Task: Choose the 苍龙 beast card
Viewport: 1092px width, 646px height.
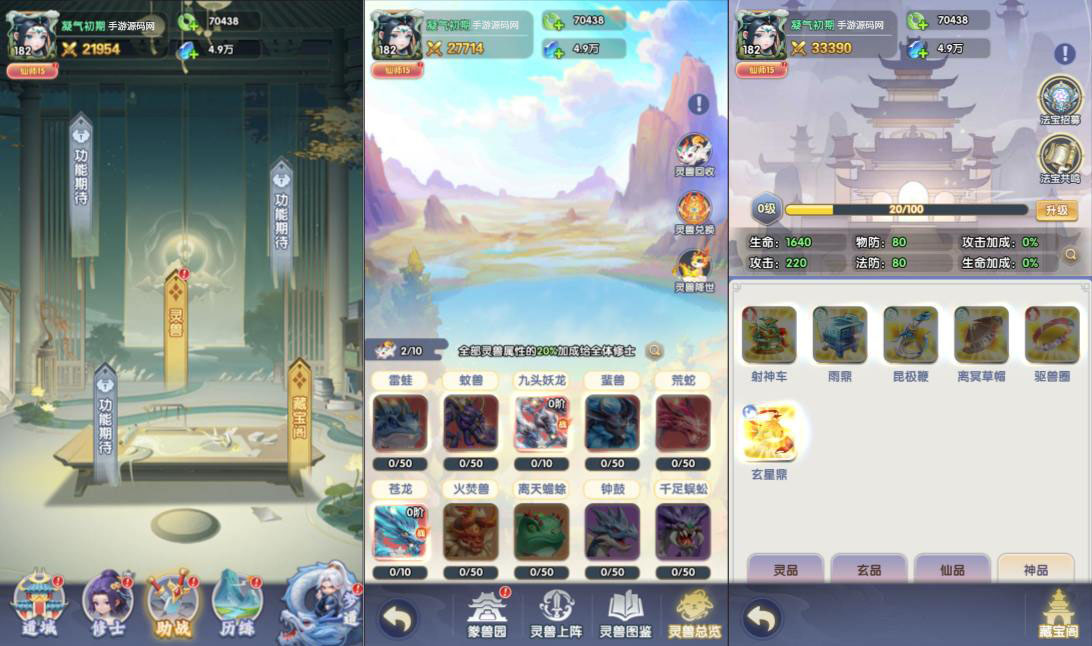Action: pyautogui.click(x=399, y=531)
